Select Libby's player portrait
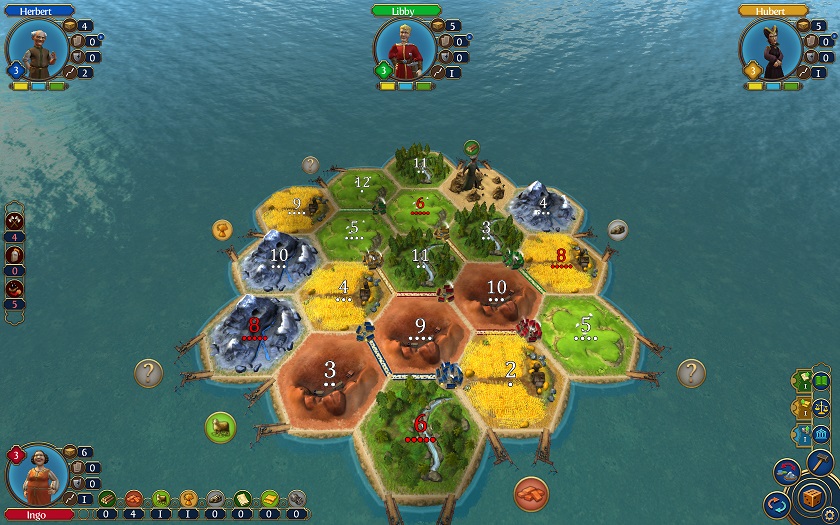Image resolution: width=840 pixels, height=525 pixels. coord(404,47)
